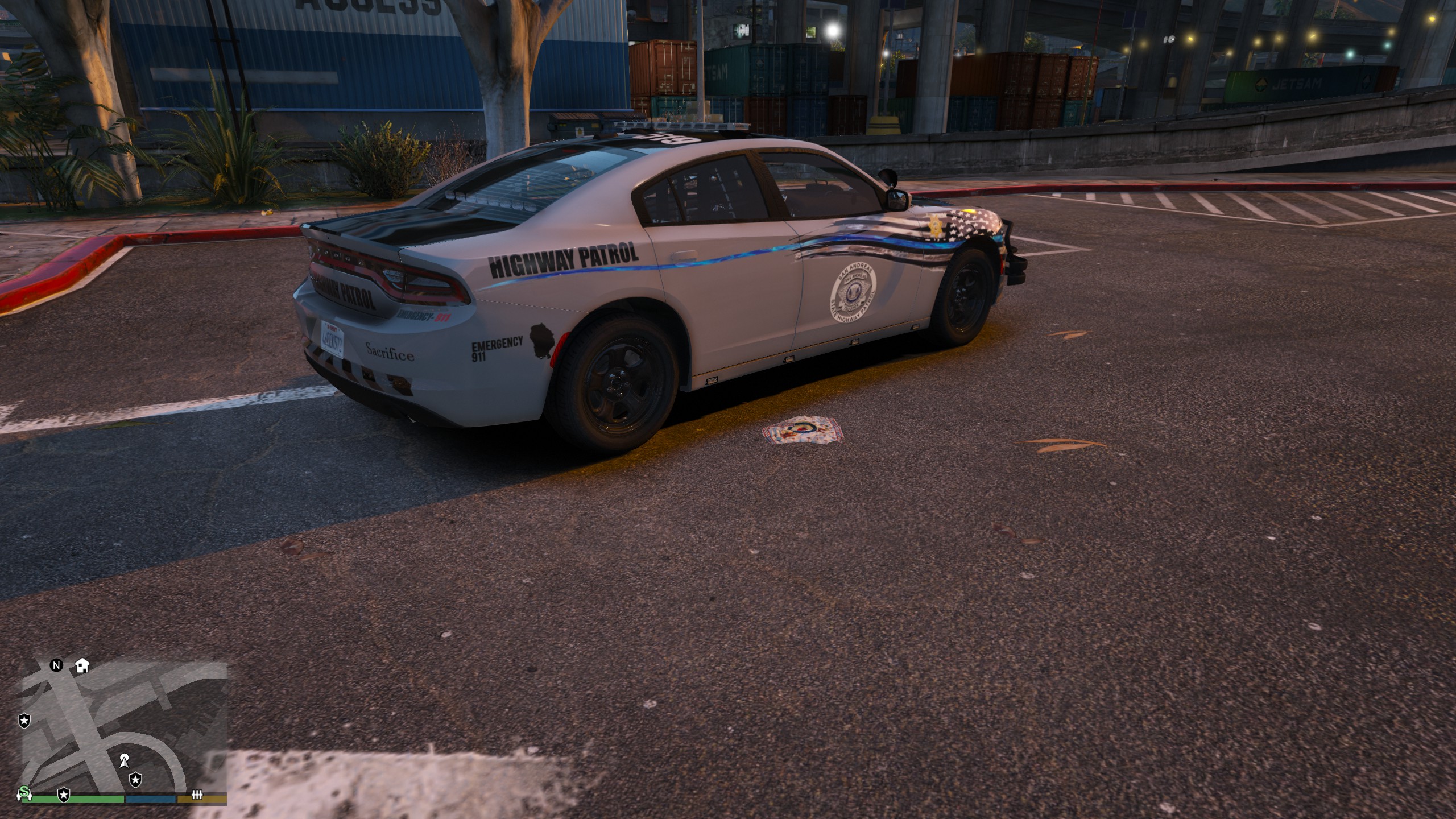The image size is (1456, 819).
Task: Click the north compass indicator
Action: click(56, 665)
